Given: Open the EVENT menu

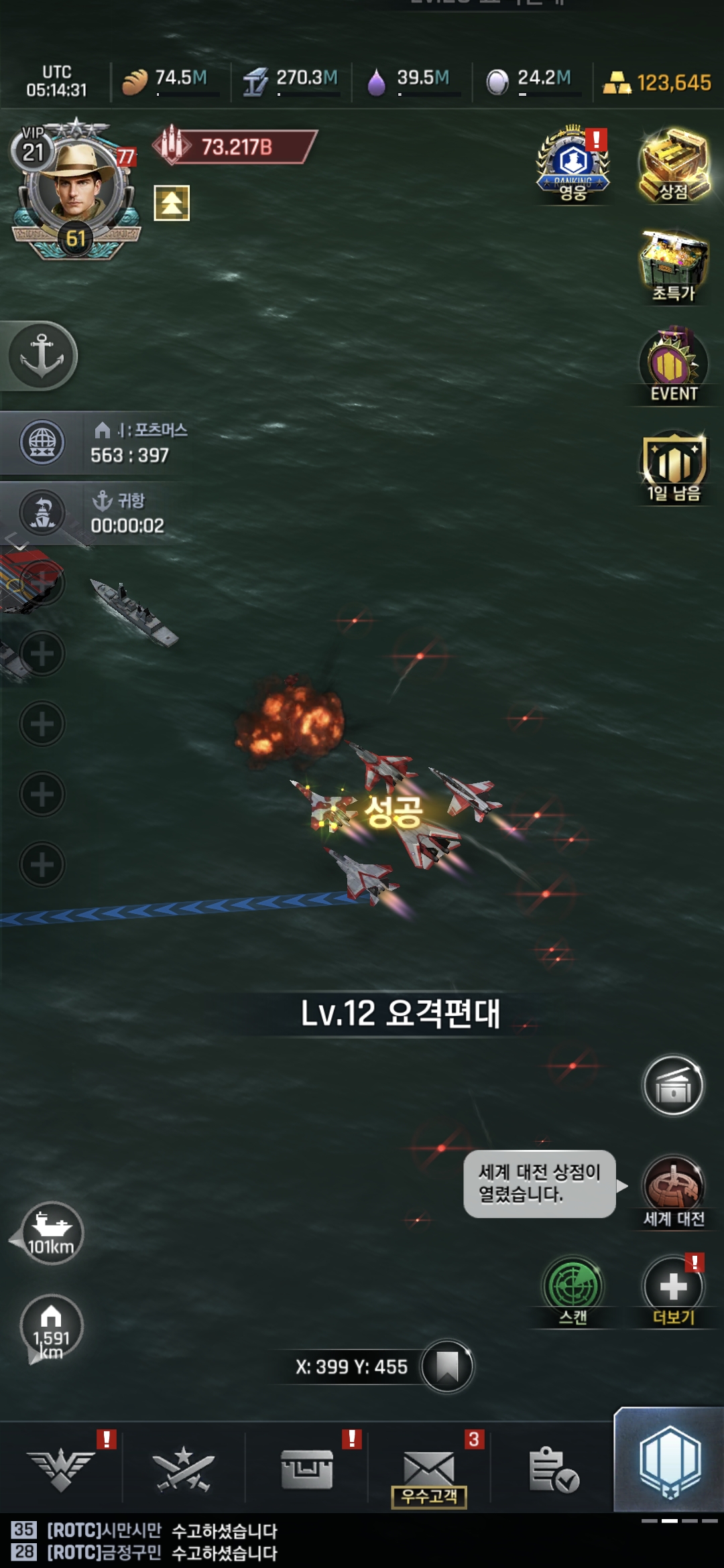Looking at the screenshot, I should [x=674, y=366].
